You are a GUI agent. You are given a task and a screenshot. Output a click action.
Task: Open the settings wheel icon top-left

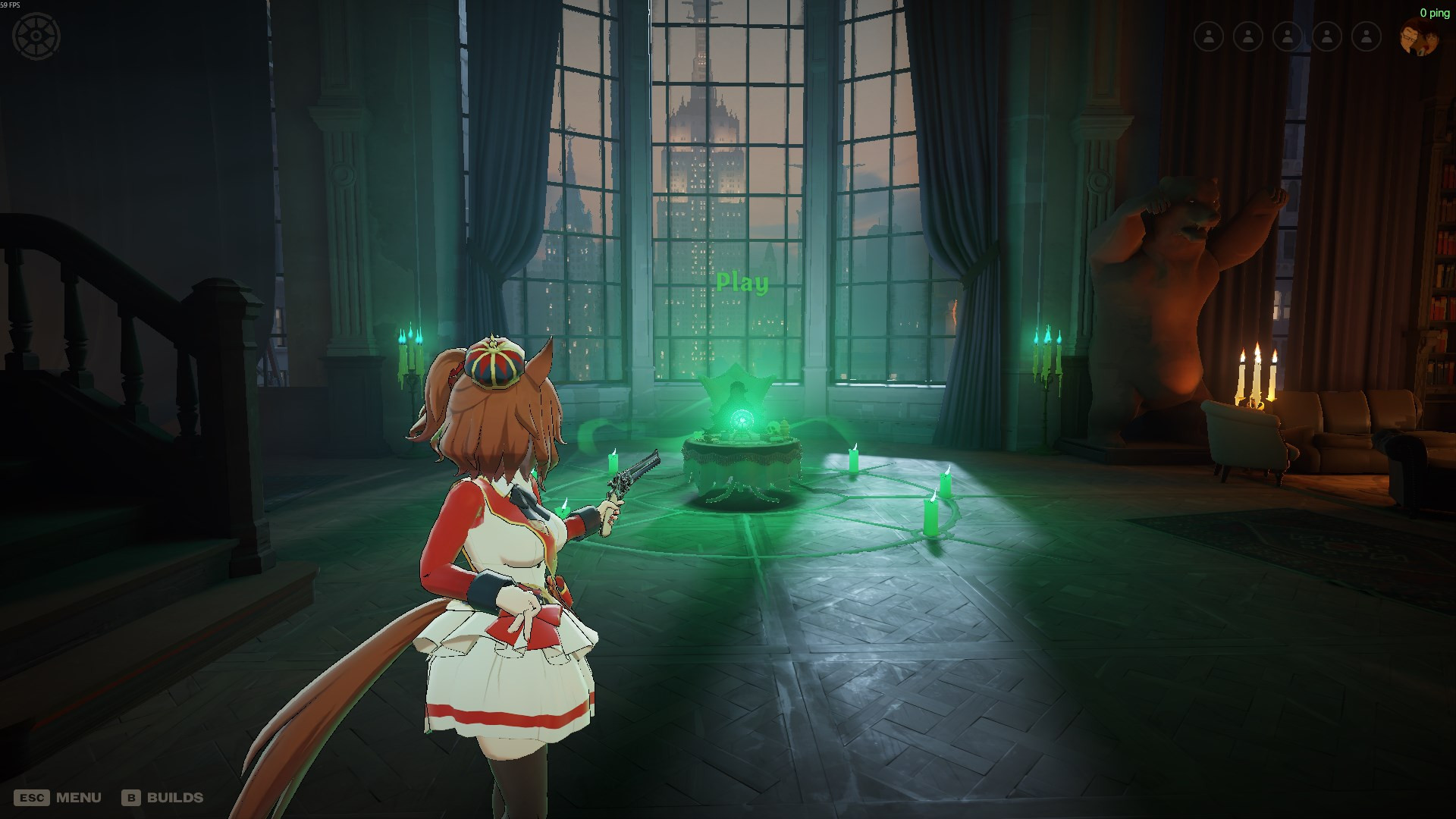(35, 35)
